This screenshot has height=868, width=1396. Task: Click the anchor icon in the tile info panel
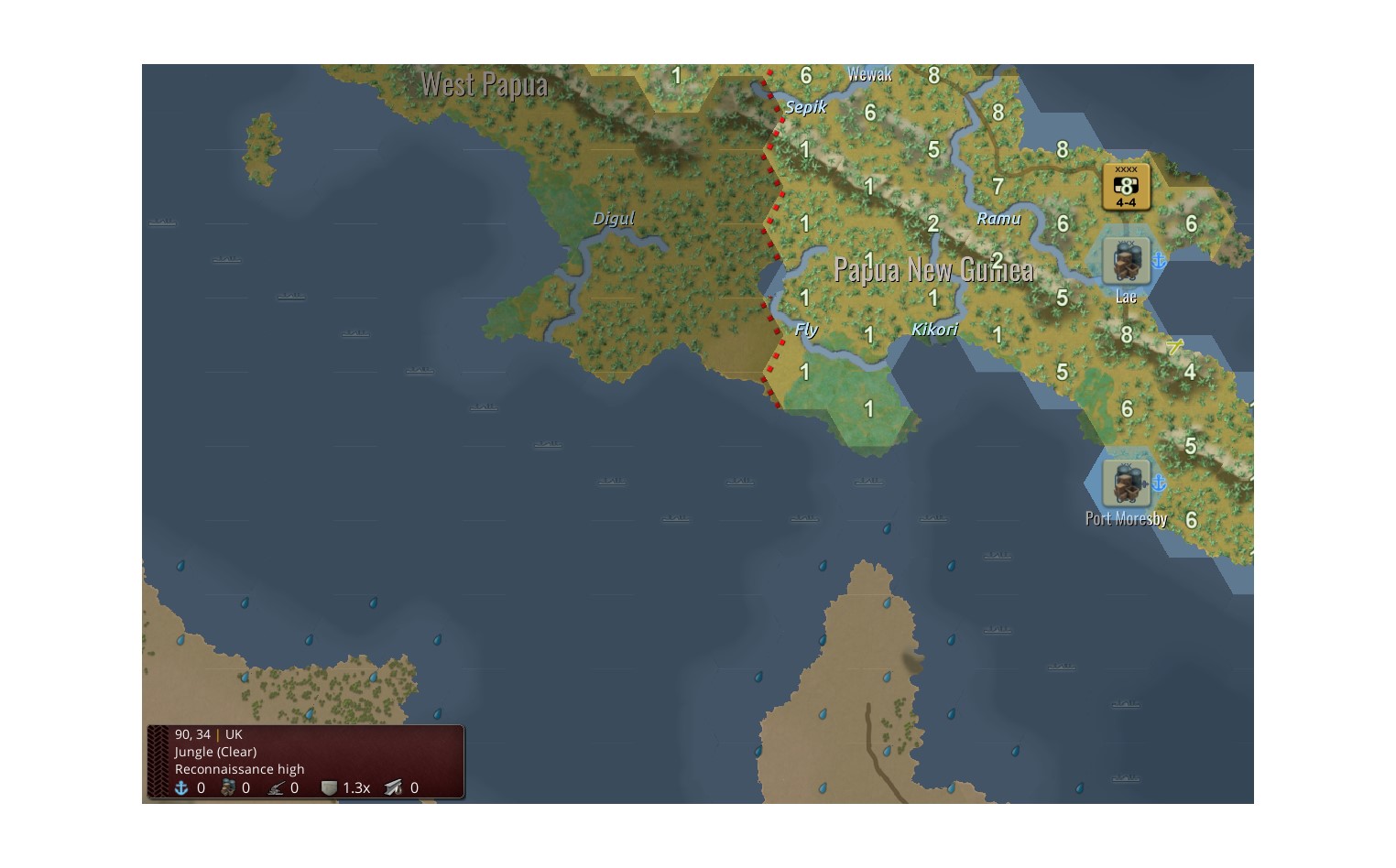[x=182, y=787]
